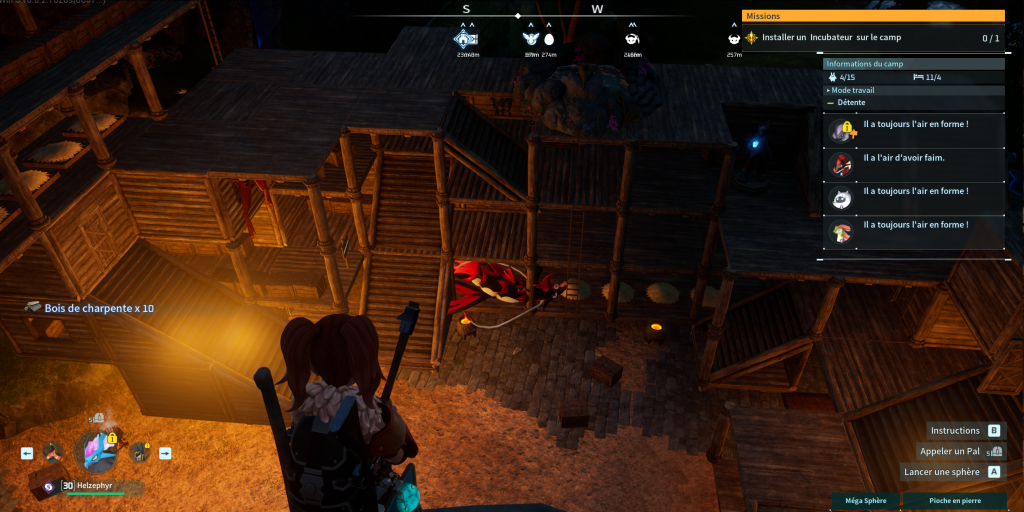Select the Méga Sphère slot
The width and height of the screenshot is (1024, 512).
coord(864,500)
